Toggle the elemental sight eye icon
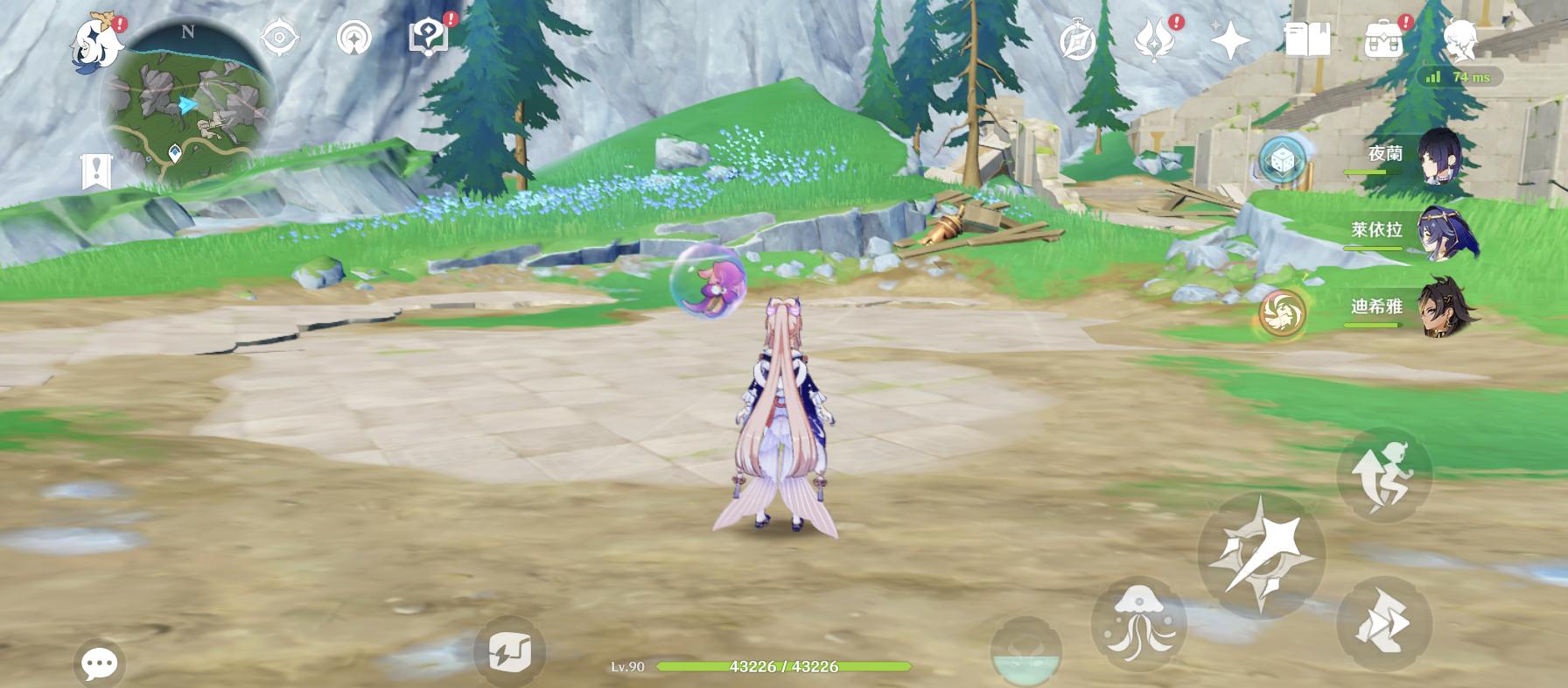1568x688 pixels. click(x=279, y=38)
